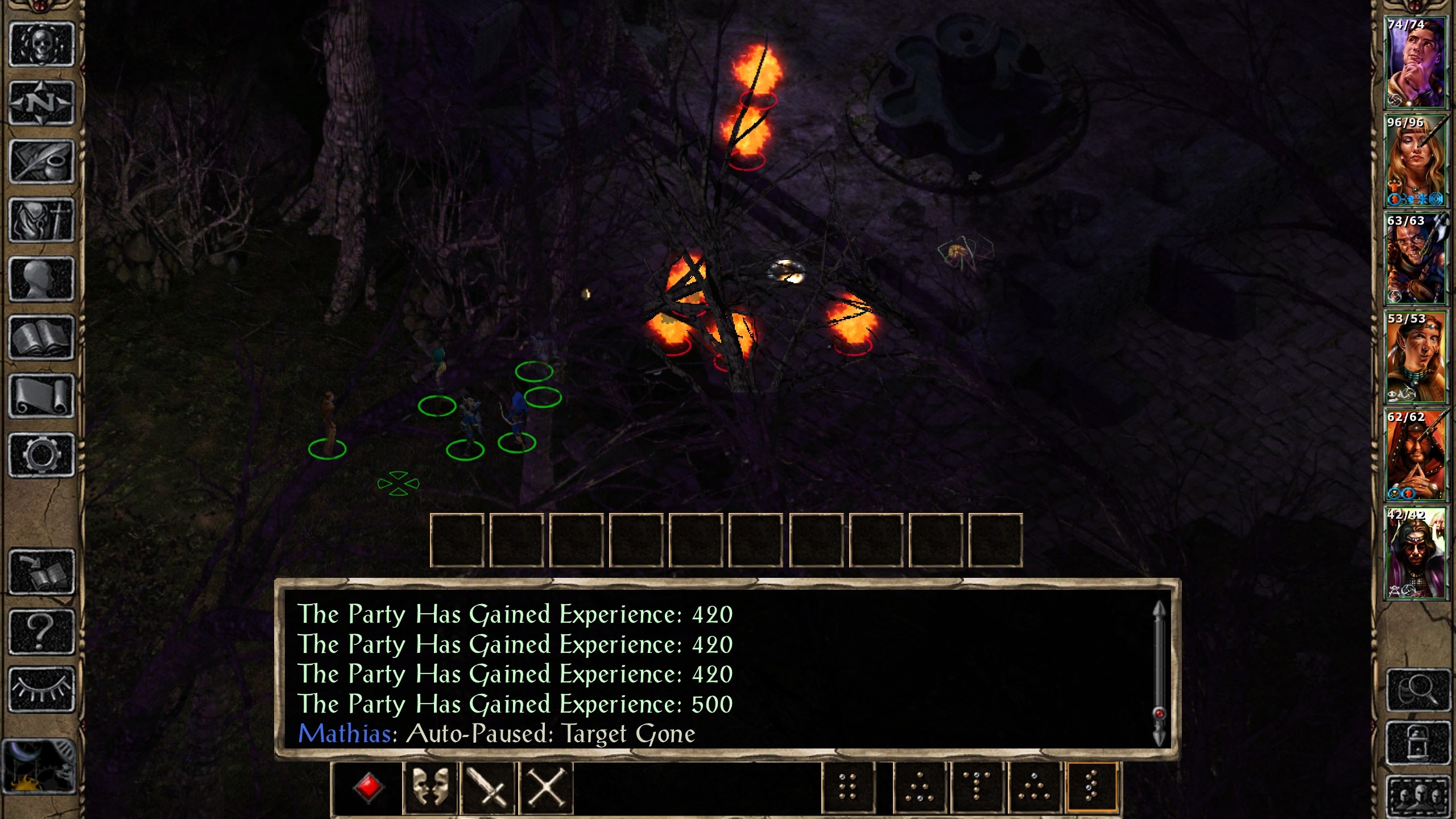This screenshot has width=1456, height=819.
Task: Activate the theater masks talk button
Action: pyautogui.click(x=431, y=788)
